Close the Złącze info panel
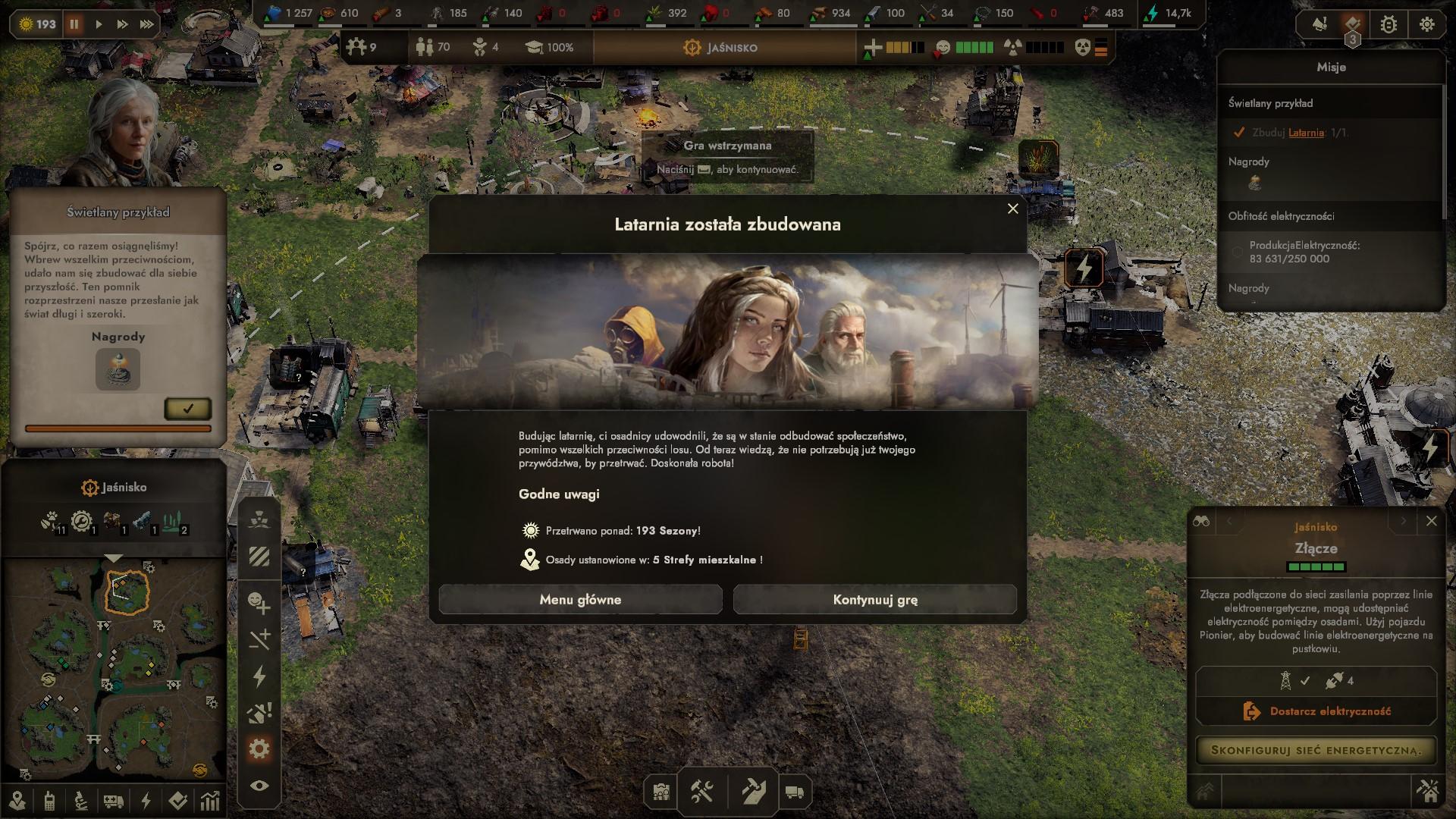1456x819 pixels. coord(1431,521)
